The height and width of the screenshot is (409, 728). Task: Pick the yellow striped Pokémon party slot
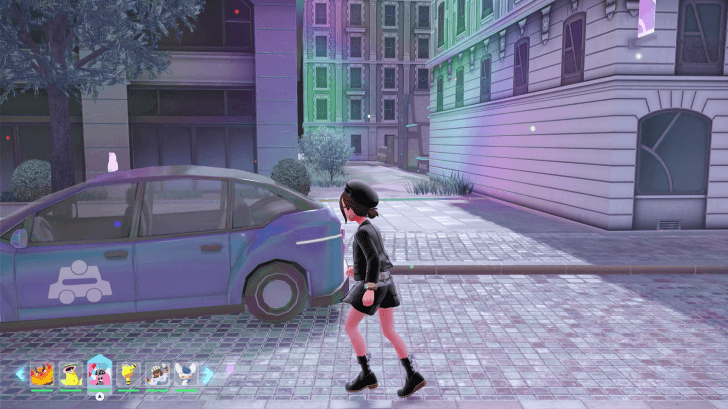click(x=129, y=374)
